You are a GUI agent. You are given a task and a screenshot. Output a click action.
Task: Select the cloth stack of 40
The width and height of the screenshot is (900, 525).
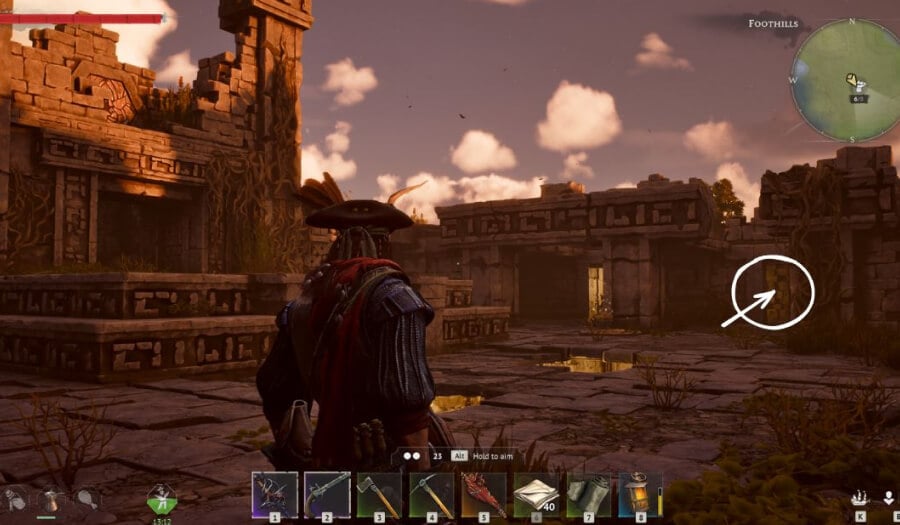tap(536, 494)
